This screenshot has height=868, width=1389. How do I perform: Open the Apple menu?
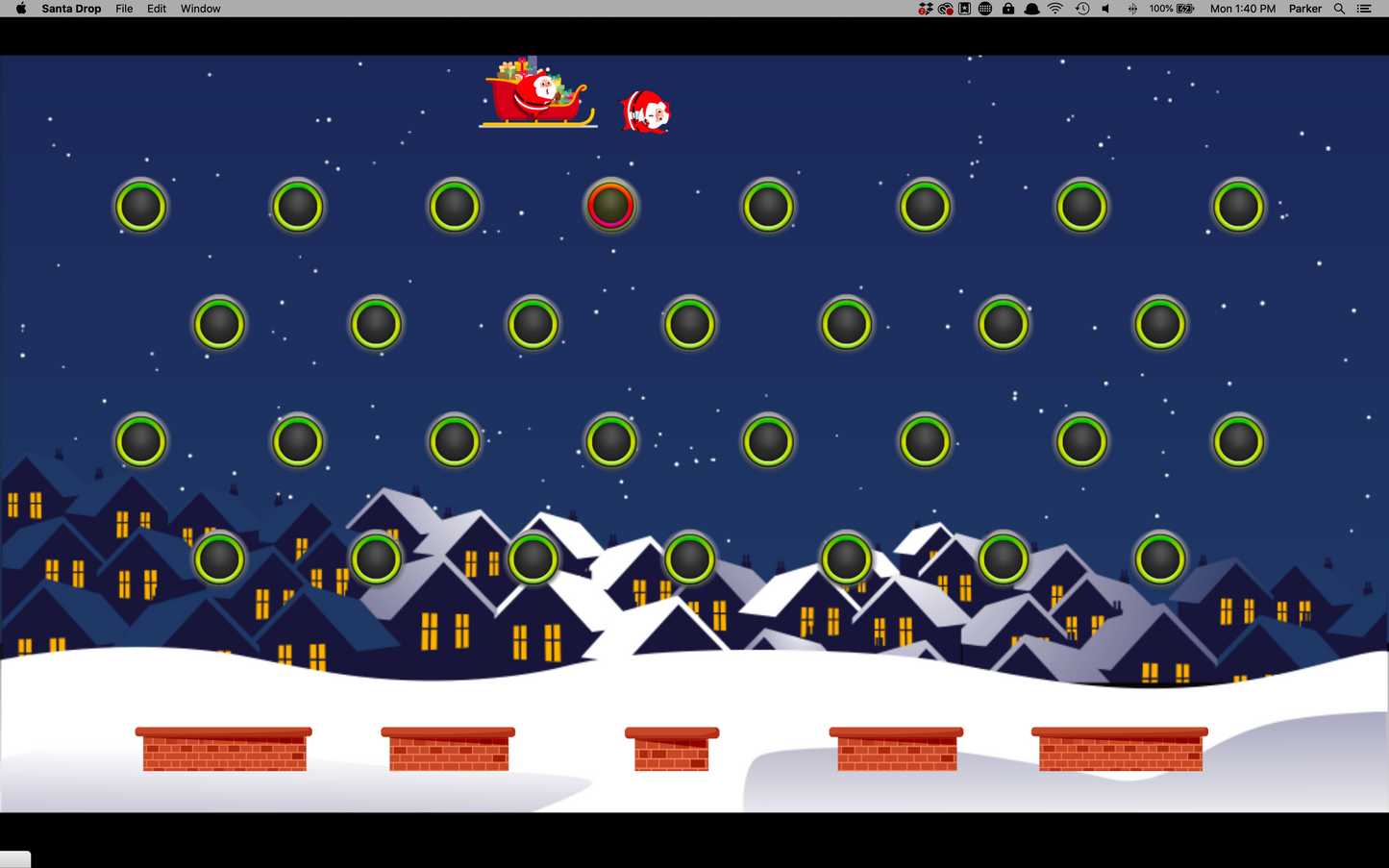tap(19, 9)
